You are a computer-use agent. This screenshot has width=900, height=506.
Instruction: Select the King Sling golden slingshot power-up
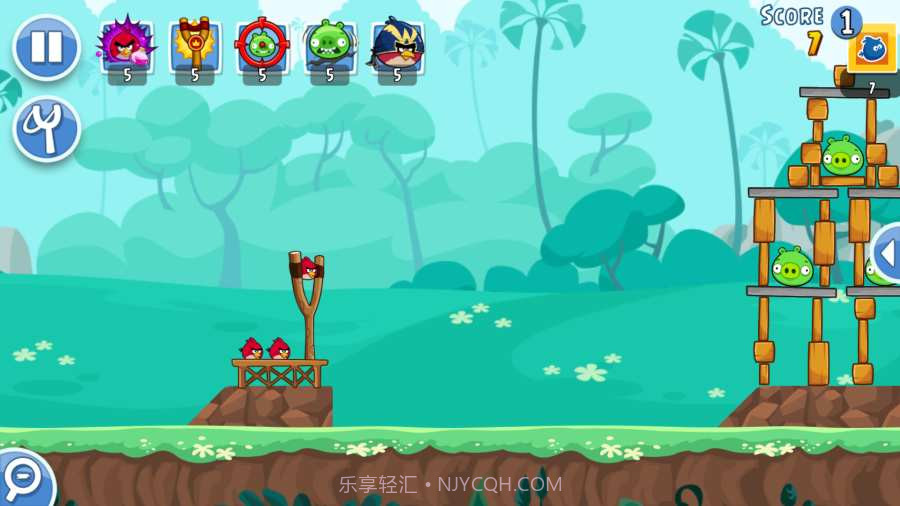tap(194, 46)
